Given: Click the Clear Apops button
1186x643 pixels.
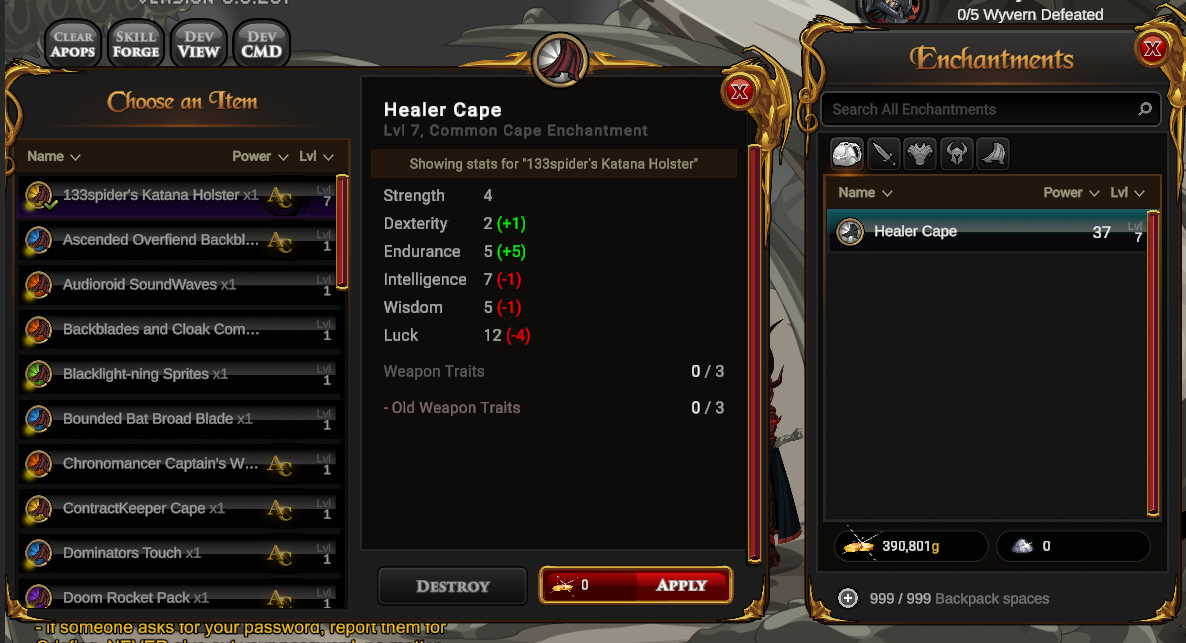Looking at the screenshot, I should [73, 45].
